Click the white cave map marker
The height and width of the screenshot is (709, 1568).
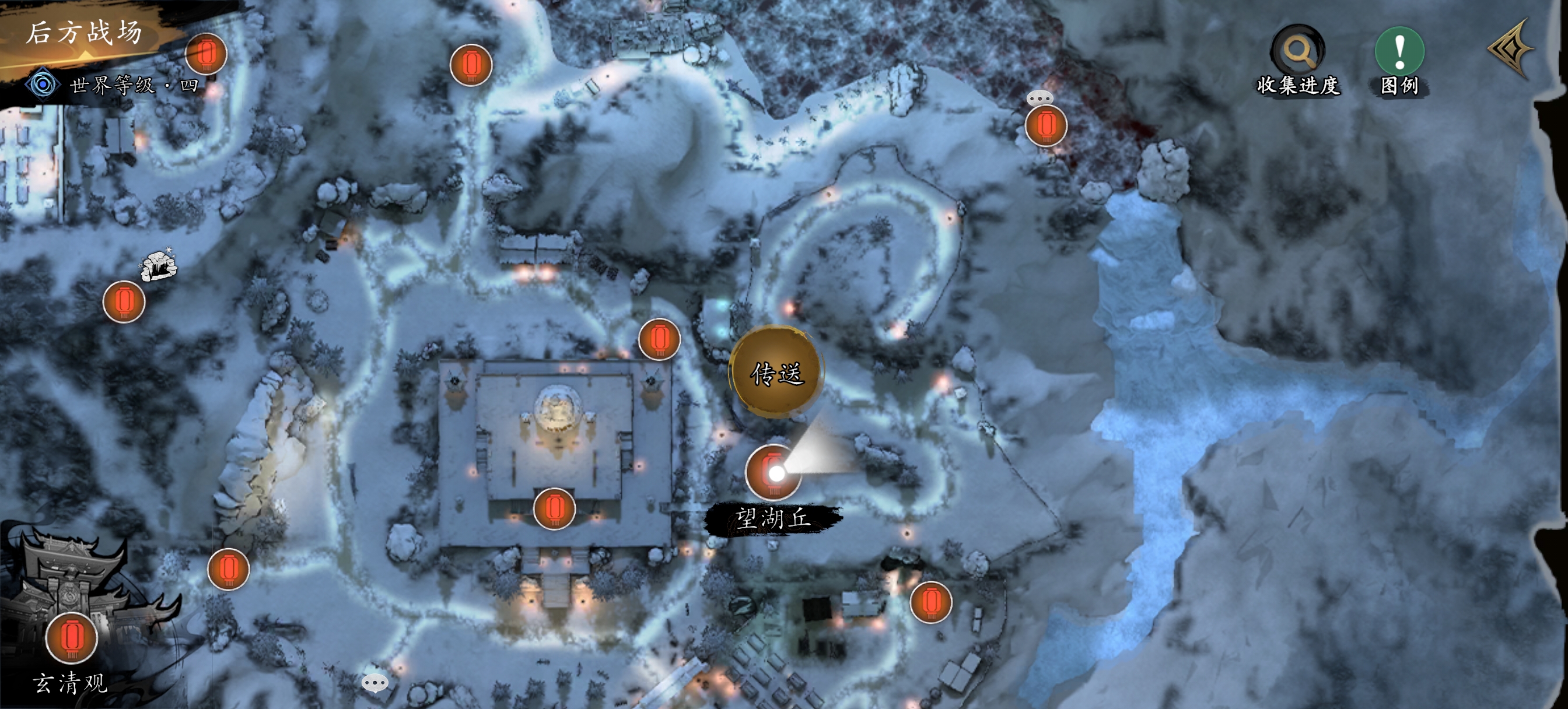(159, 266)
